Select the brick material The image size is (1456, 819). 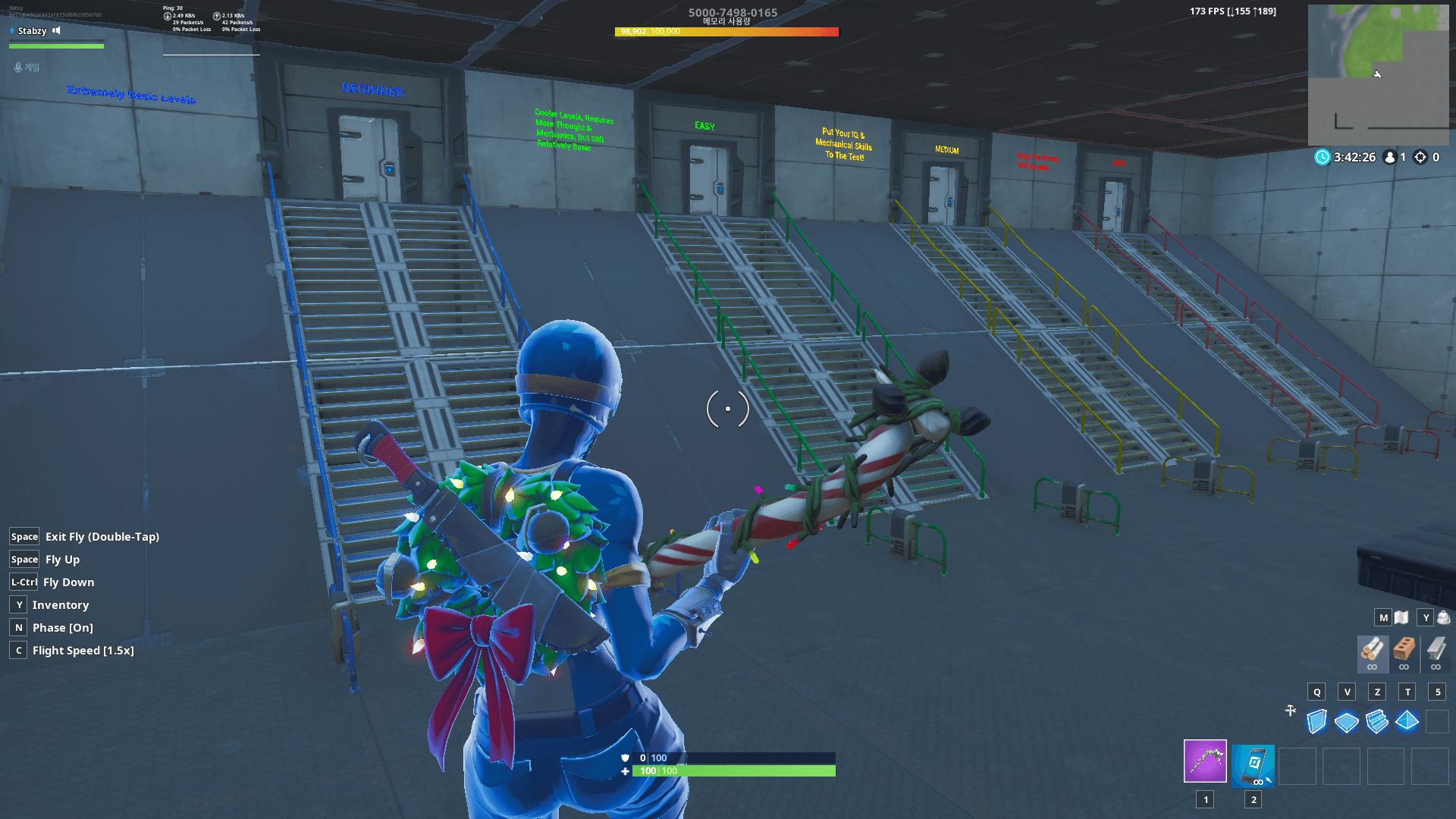point(1404,650)
